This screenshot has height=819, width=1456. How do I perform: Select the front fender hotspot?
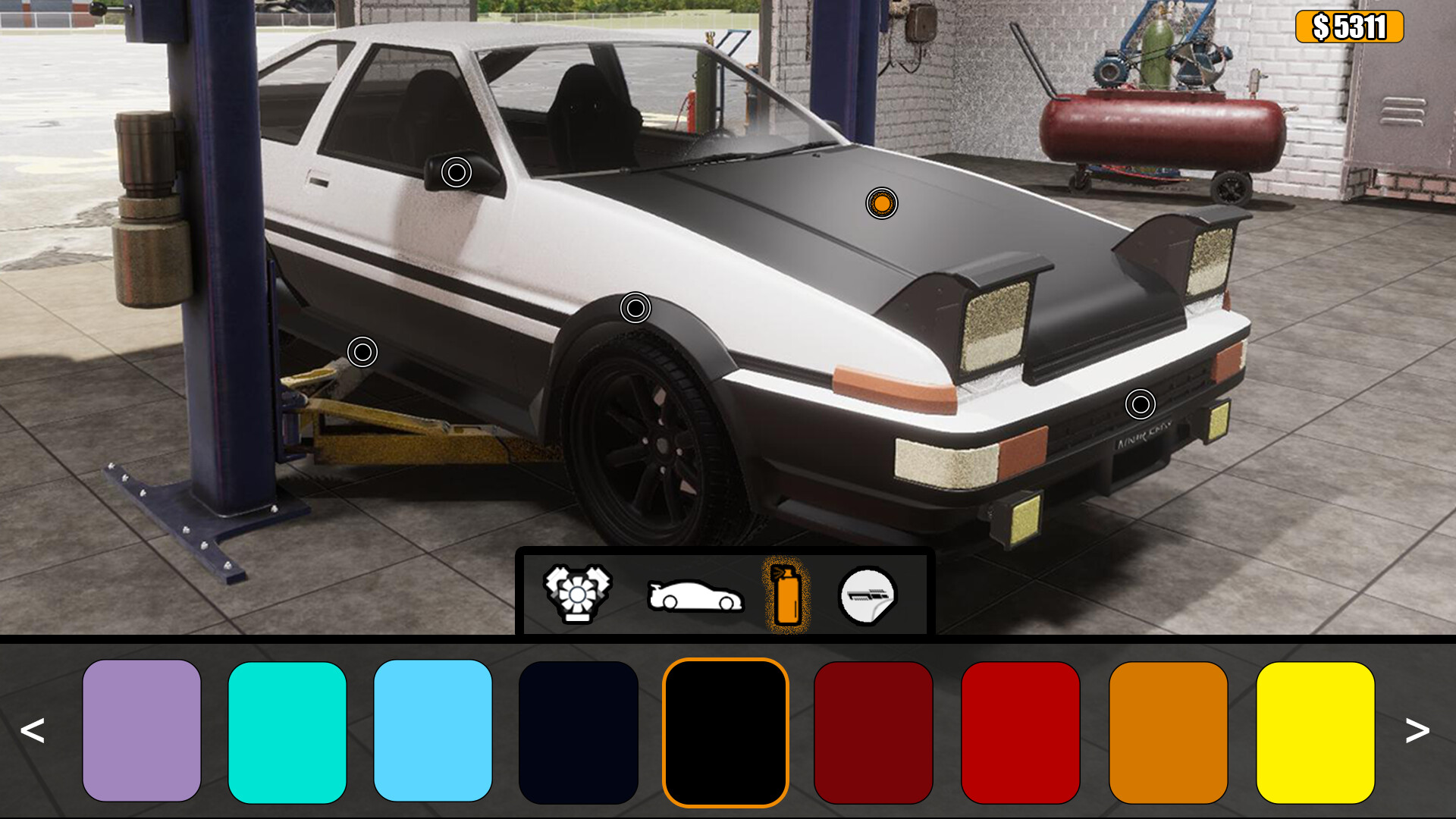[x=635, y=306]
